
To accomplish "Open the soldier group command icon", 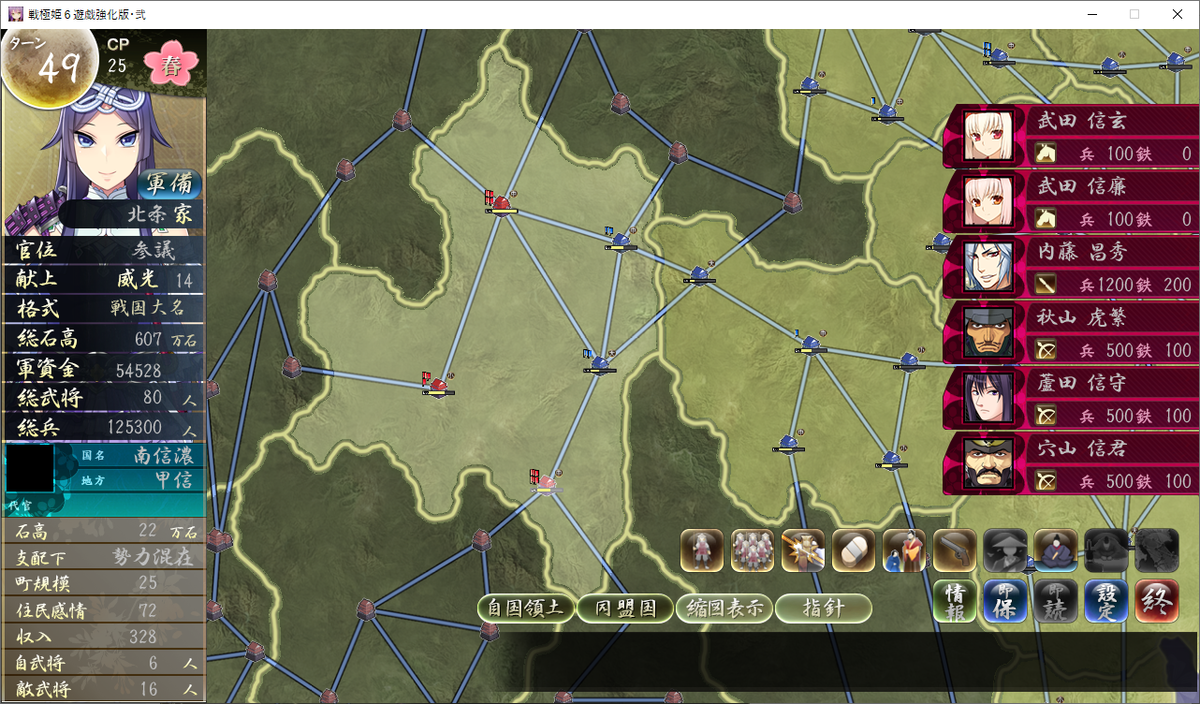I will pos(753,550).
